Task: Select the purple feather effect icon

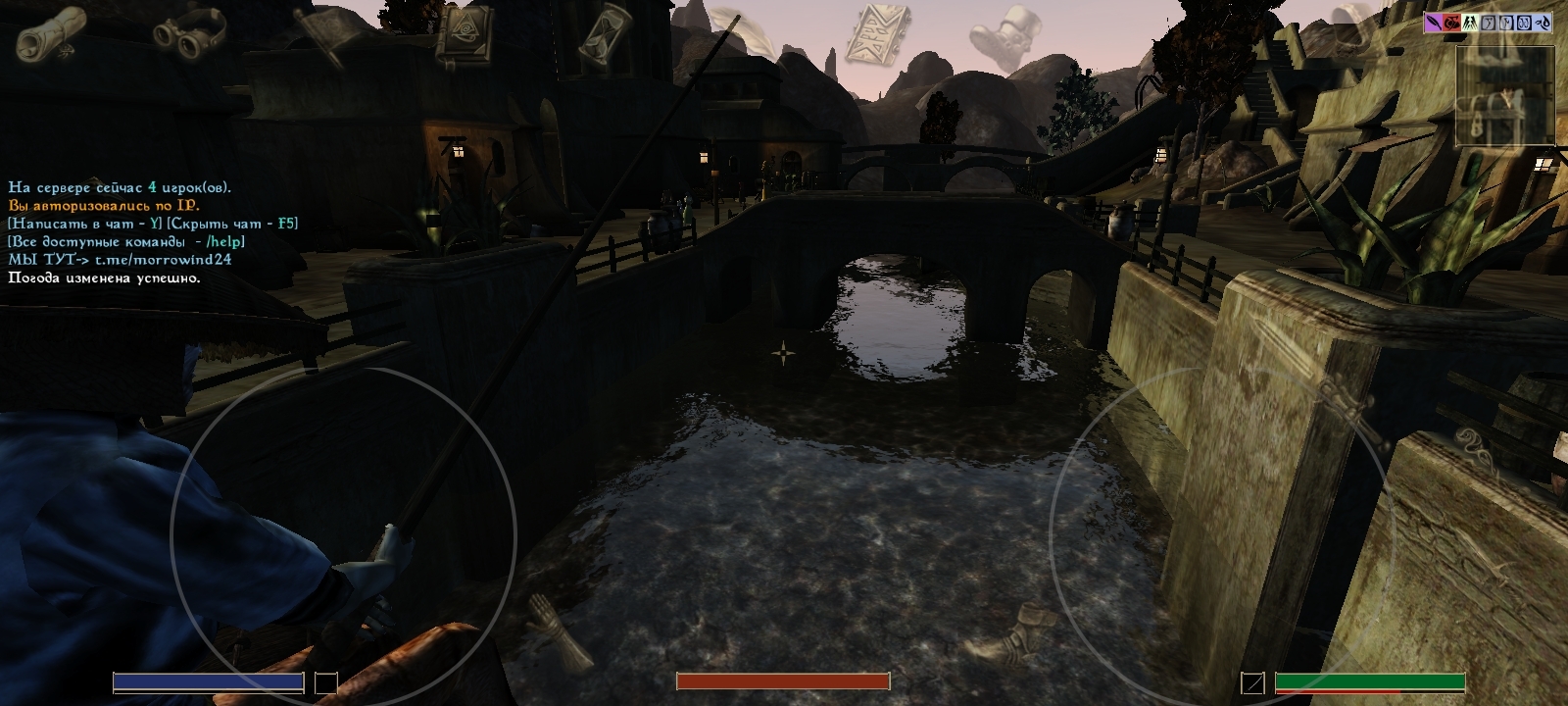Action: 1436,23
